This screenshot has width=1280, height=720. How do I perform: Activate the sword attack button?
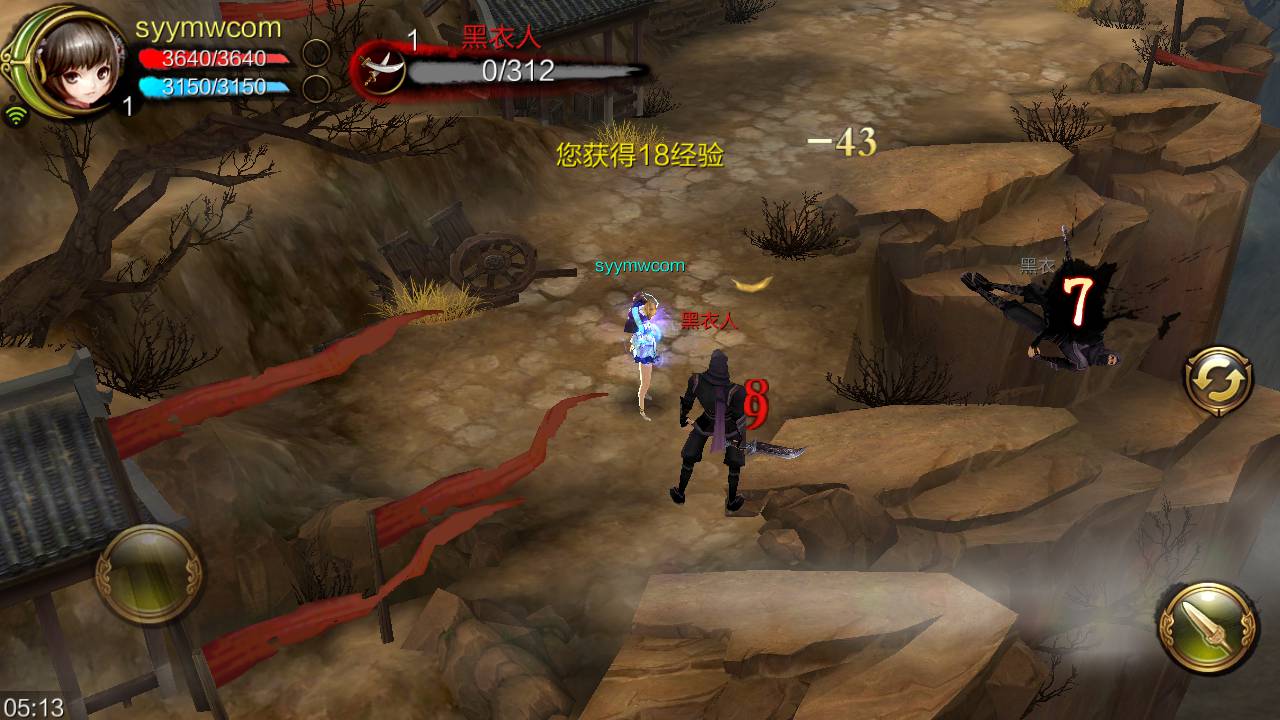click(x=1208, y=628)
